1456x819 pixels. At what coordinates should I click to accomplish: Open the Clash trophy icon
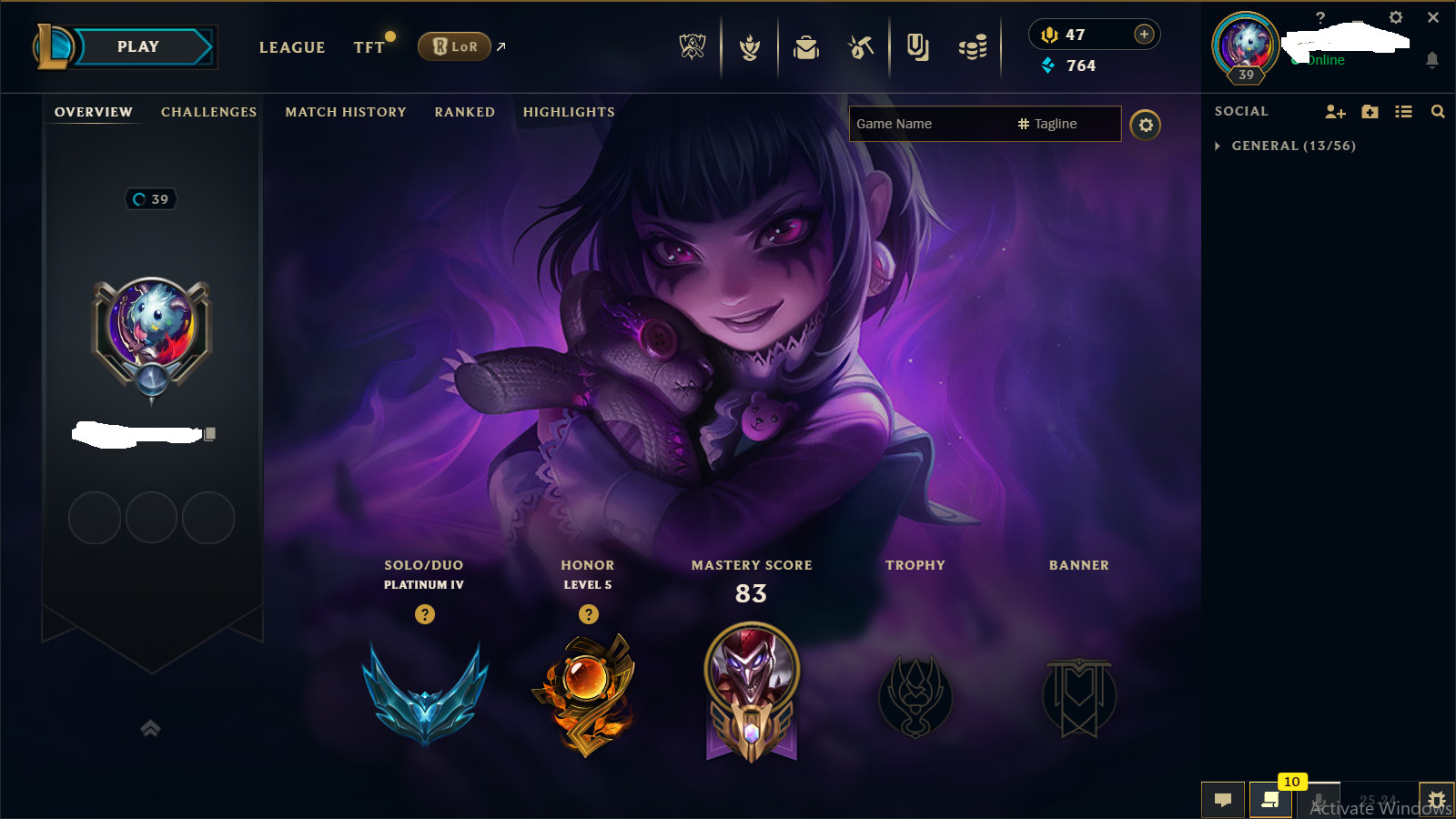point(748,45)
